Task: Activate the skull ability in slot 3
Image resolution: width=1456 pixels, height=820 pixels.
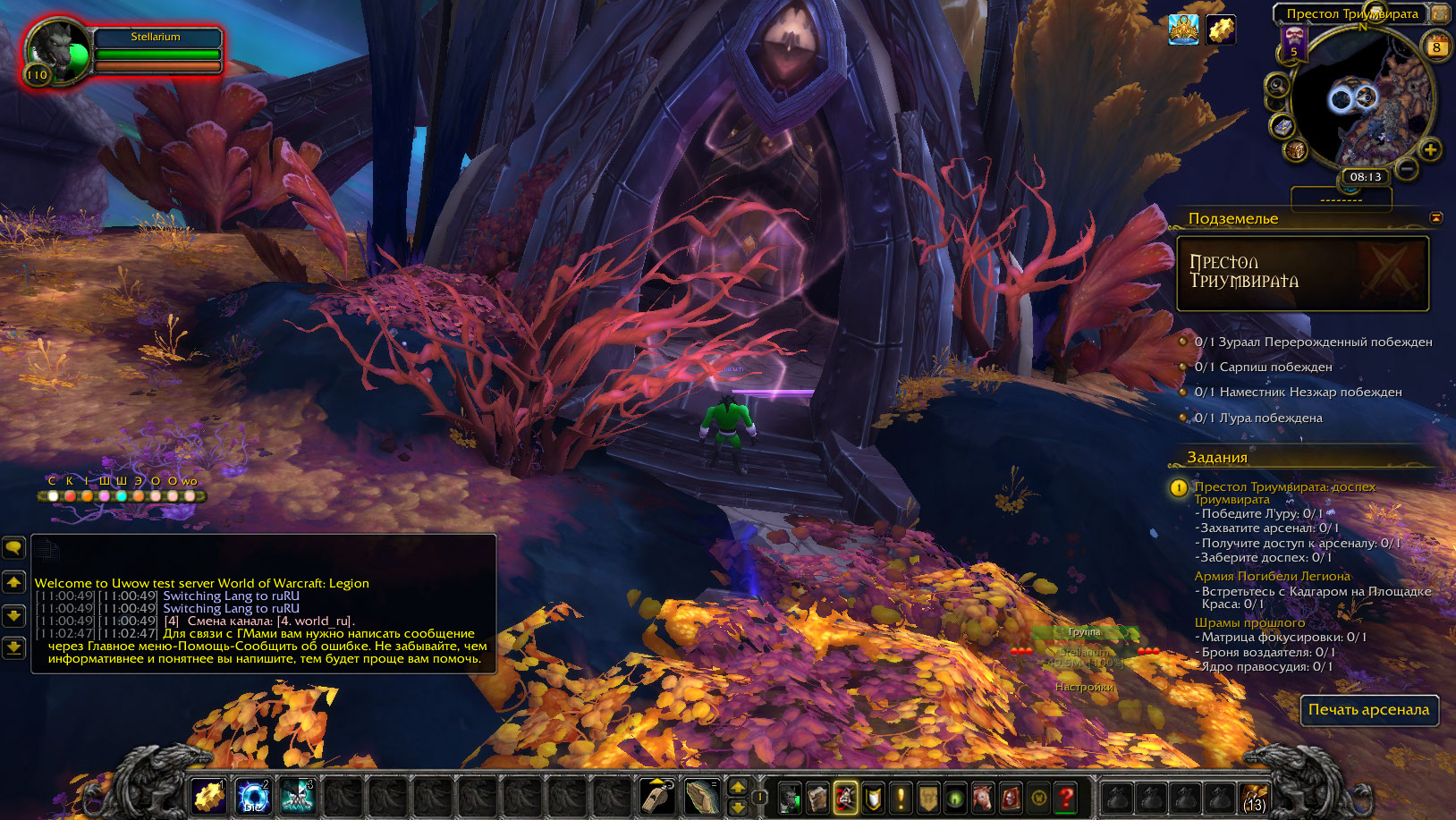Action: pyautogui.click(x=298, y=795)
